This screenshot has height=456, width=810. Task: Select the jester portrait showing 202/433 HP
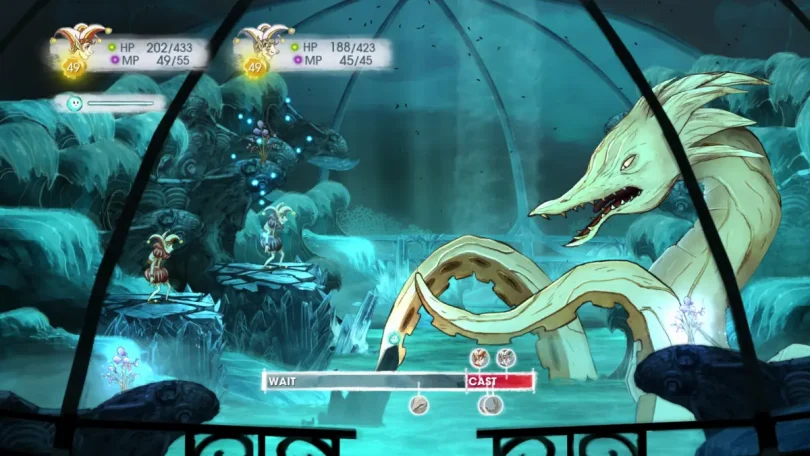[71, 49]
